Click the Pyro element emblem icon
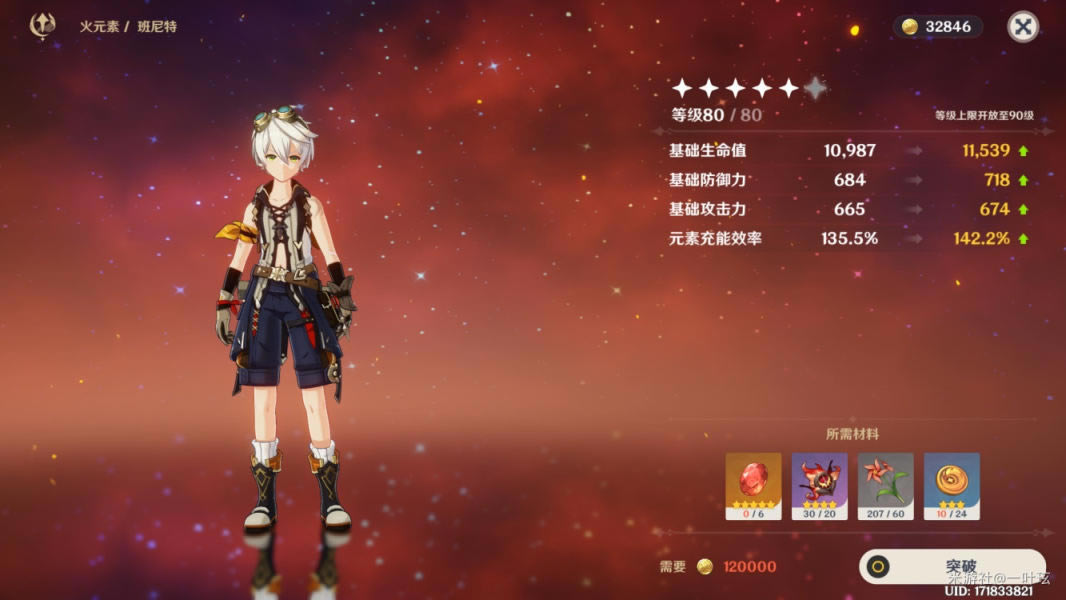 click(x=43, y=26)
